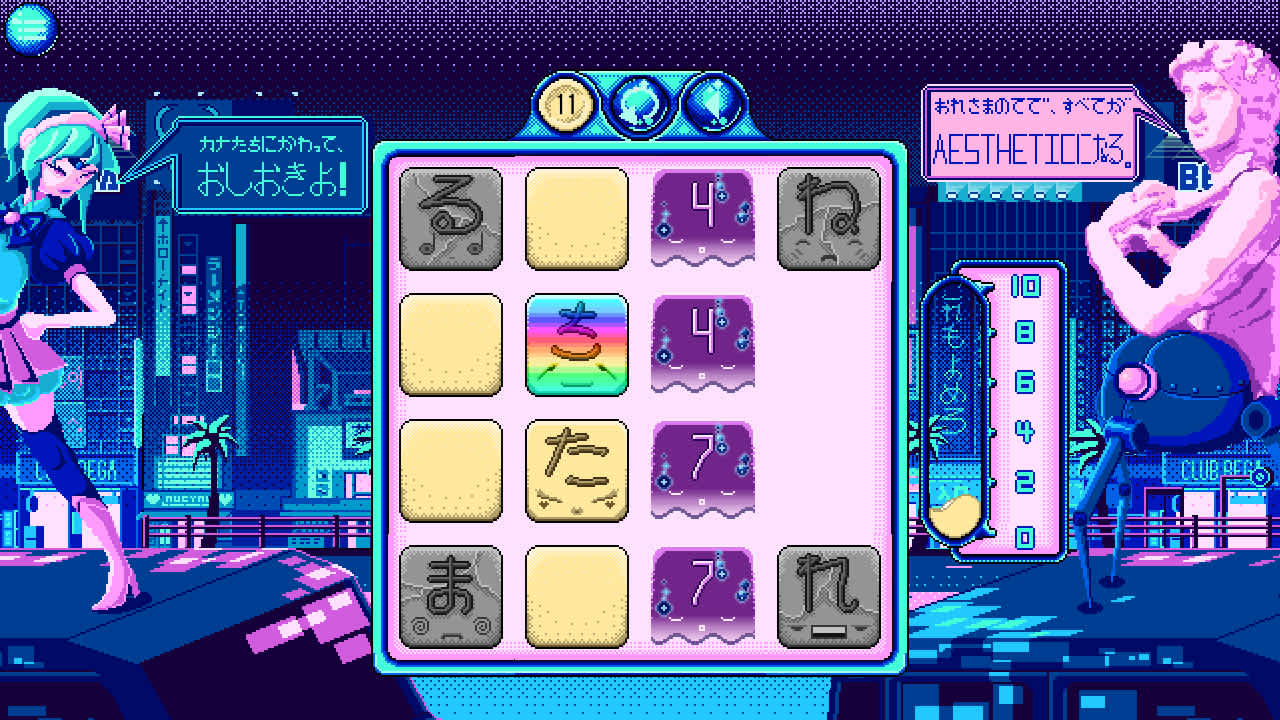Screen dimensions: 1280x720
Task: Click the empty yellow tile in the top row
Action: pos(577,218)
